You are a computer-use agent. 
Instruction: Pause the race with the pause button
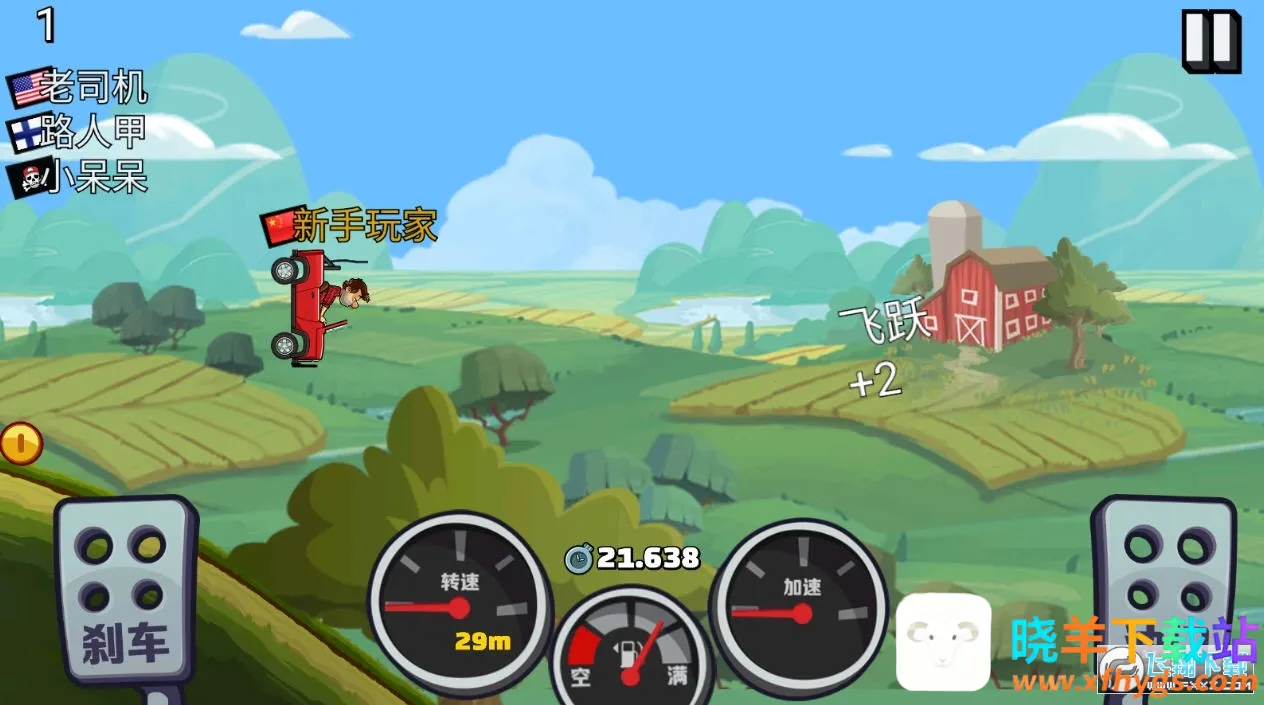(1210, 40)
